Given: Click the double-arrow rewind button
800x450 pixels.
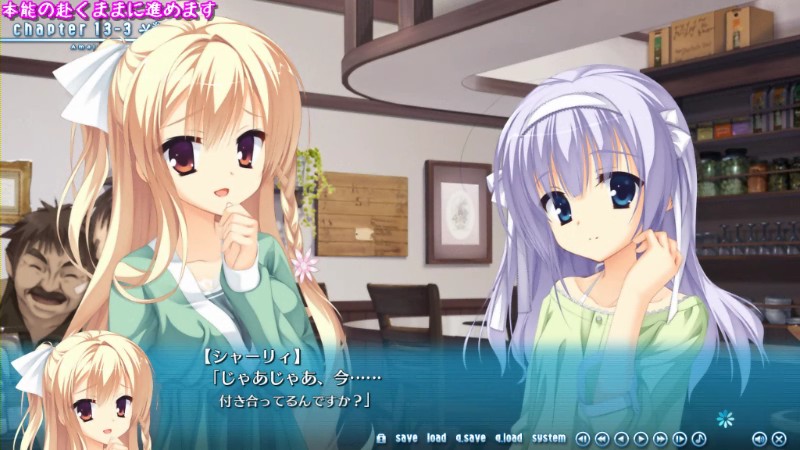Looking at the screenshot, I should 601,438.
